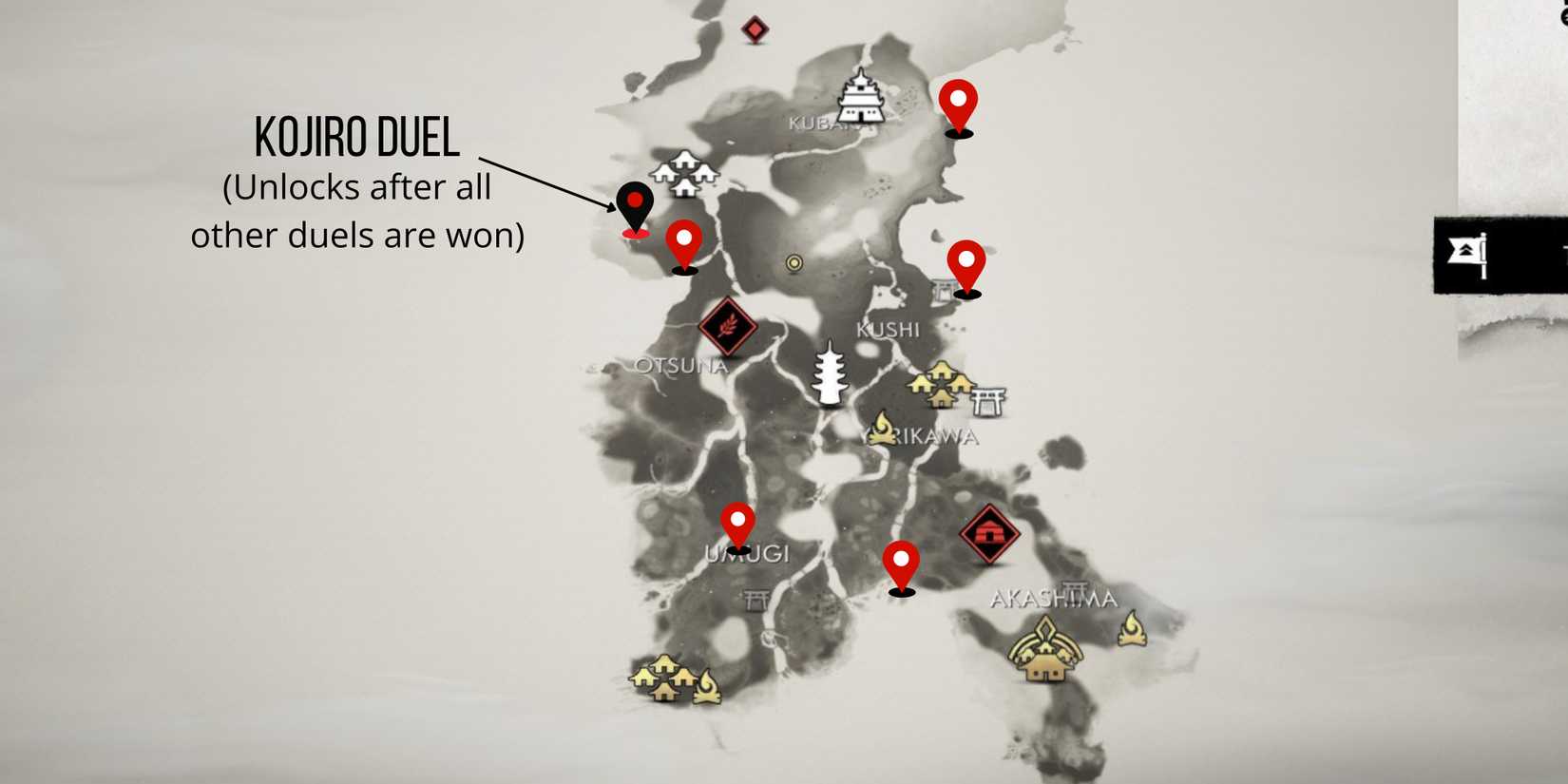Click the red hut diamond icon above Akashima
This screenshot has height=784, width=1568.
(988, 534)
